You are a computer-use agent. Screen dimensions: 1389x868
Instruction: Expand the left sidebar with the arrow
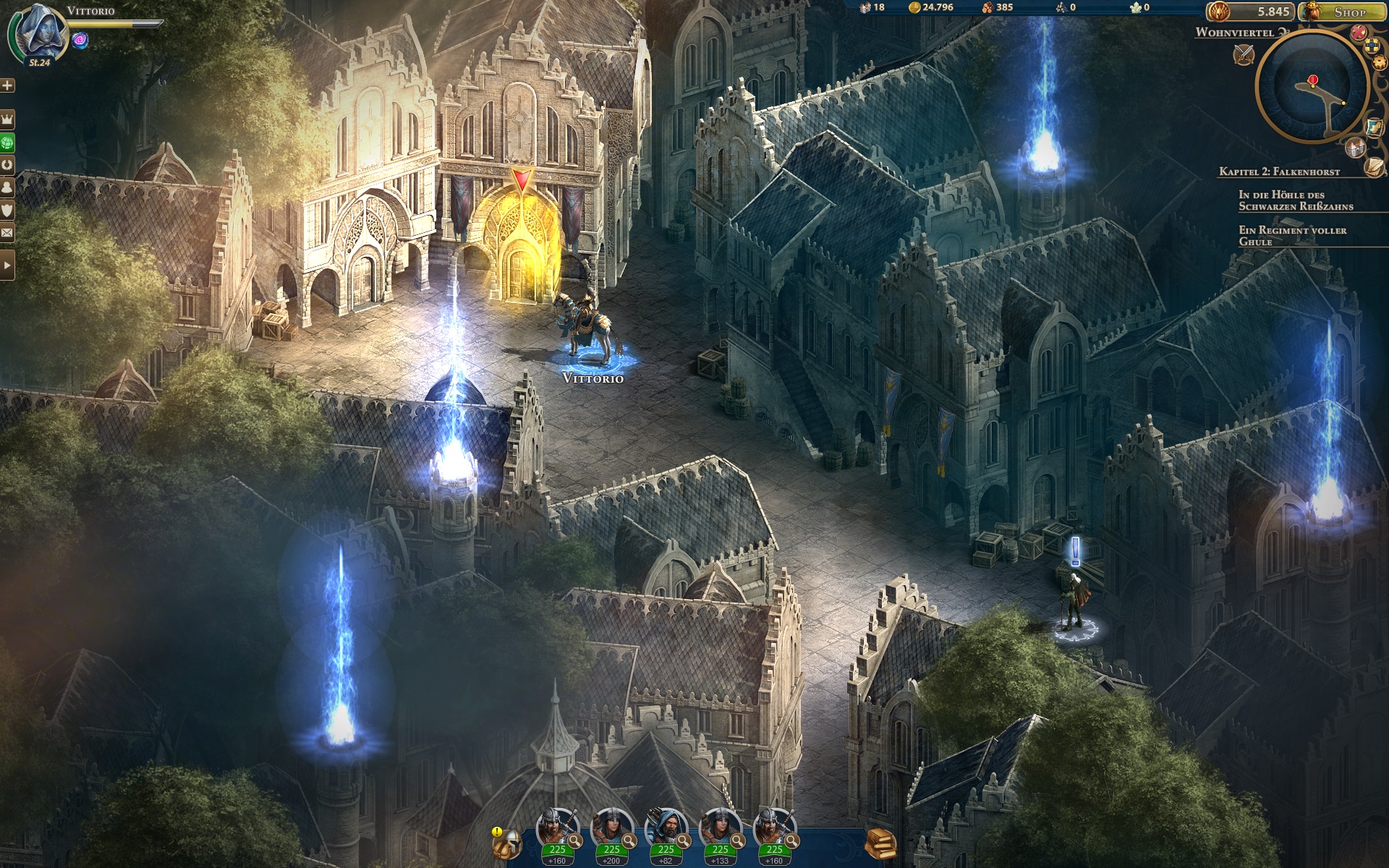[x=7, y=265]
